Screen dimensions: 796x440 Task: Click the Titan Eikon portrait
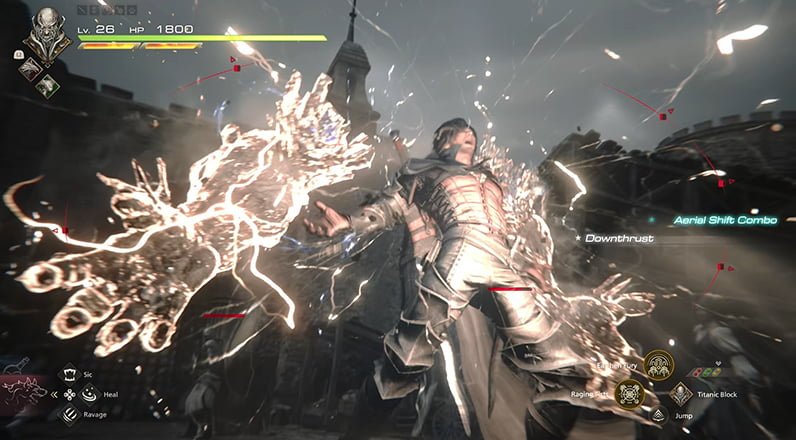click(x=45, y=36)
